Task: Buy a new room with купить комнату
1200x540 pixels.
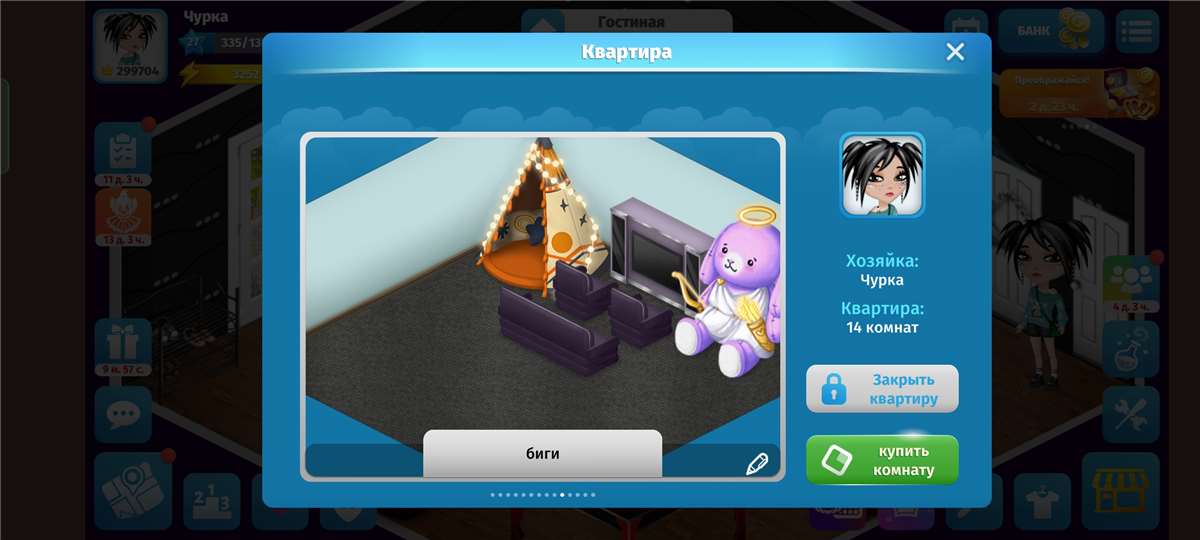Action: pyautogui.click(x=882, y=460)
